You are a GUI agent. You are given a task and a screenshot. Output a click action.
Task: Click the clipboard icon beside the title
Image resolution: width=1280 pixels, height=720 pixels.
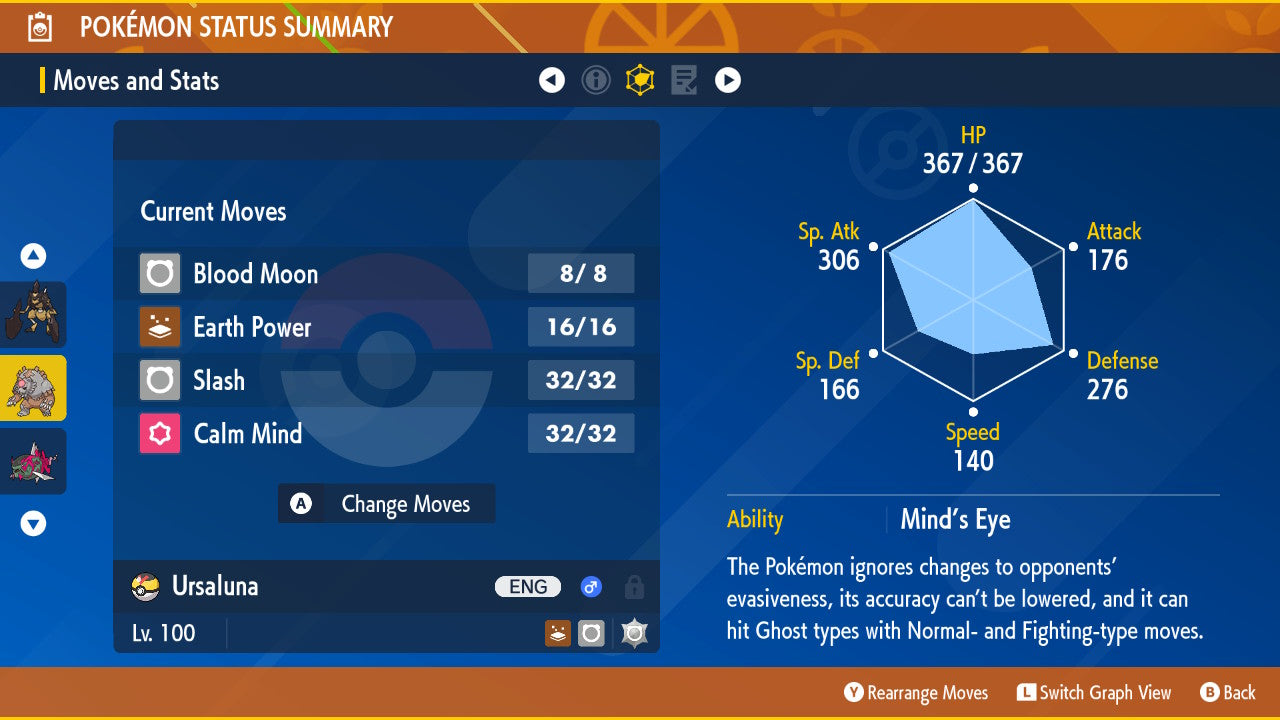(x=39, y=26)
